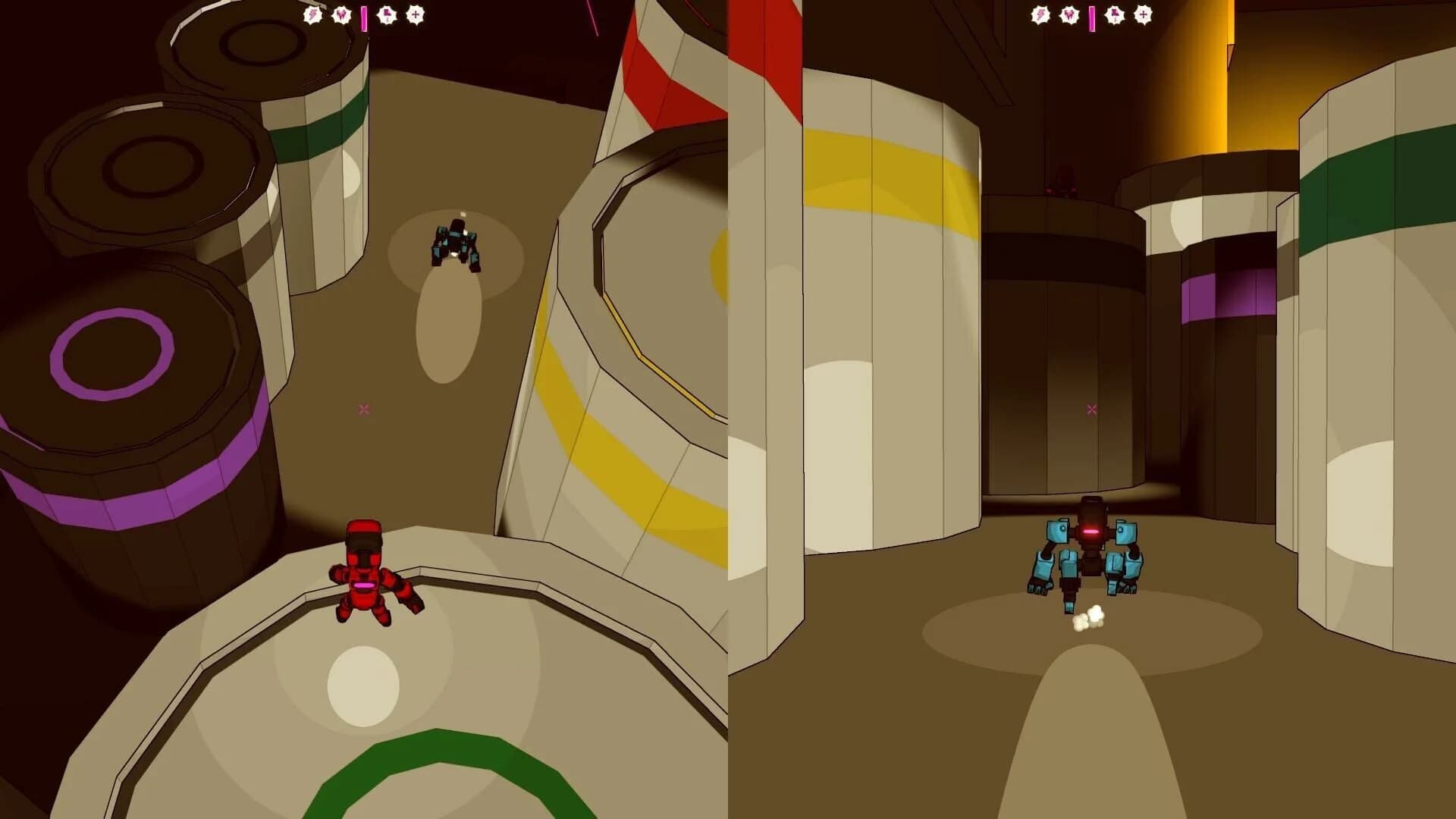The width and height of the screenshot is (1456, 819).
Task: Select the boot stomp icon in the left HUD
Action: tap(385, 14)
